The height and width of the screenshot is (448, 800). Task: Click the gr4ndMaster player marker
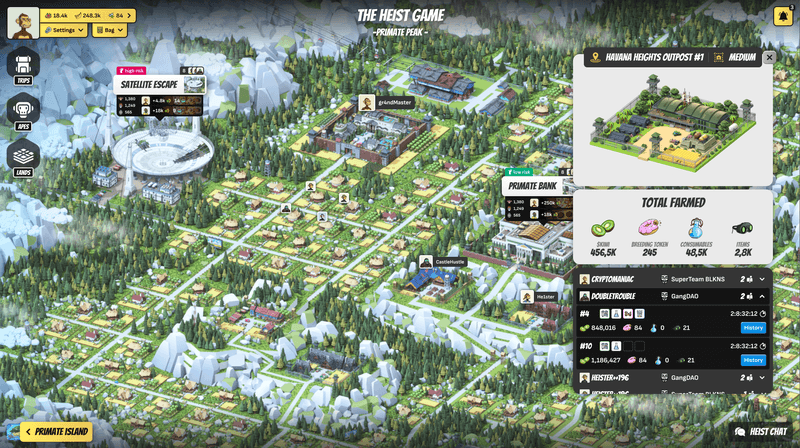[x=367, y=102]
